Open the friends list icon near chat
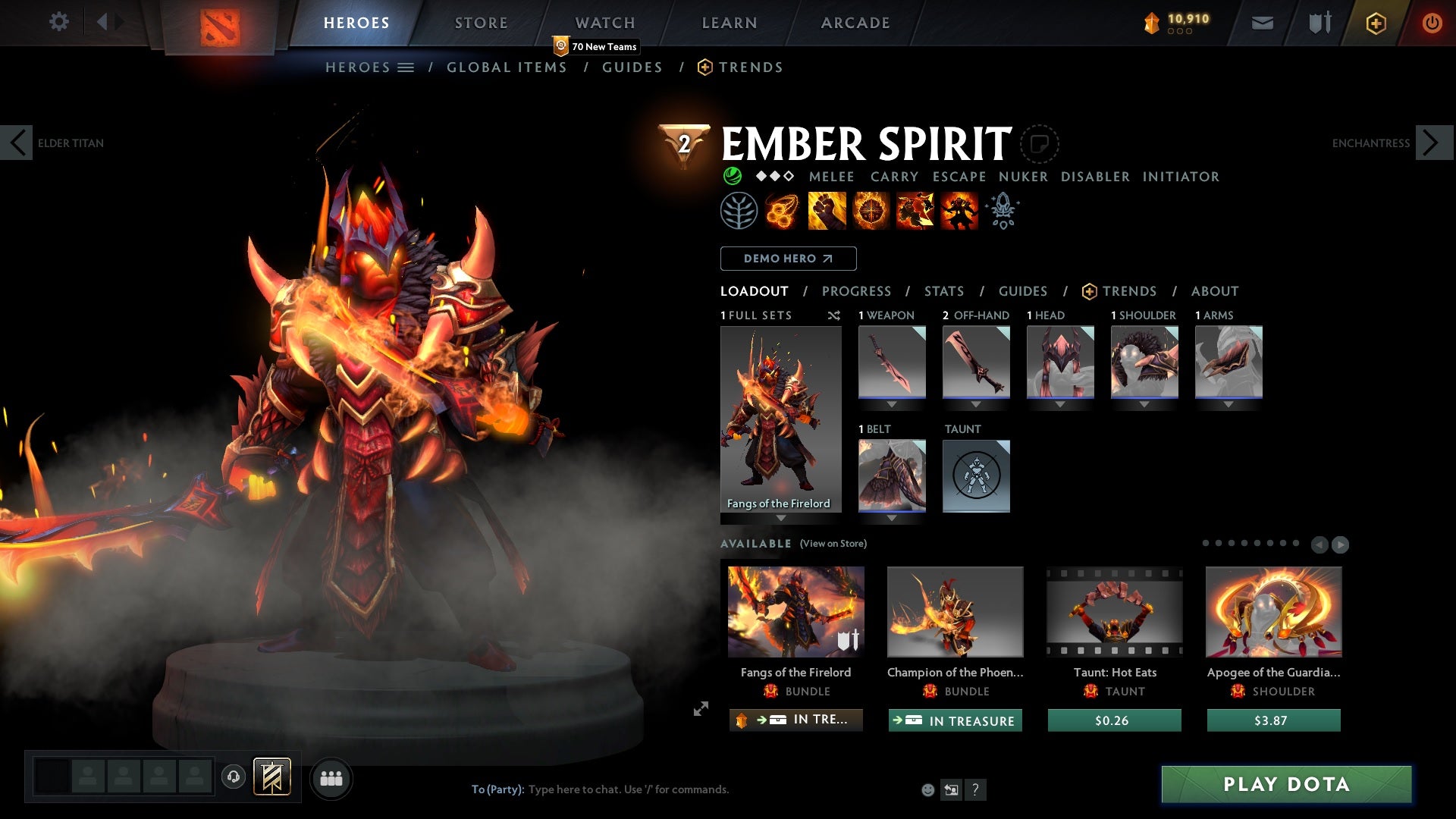This screenshot has height=819, width=1456. coord(331,778)
